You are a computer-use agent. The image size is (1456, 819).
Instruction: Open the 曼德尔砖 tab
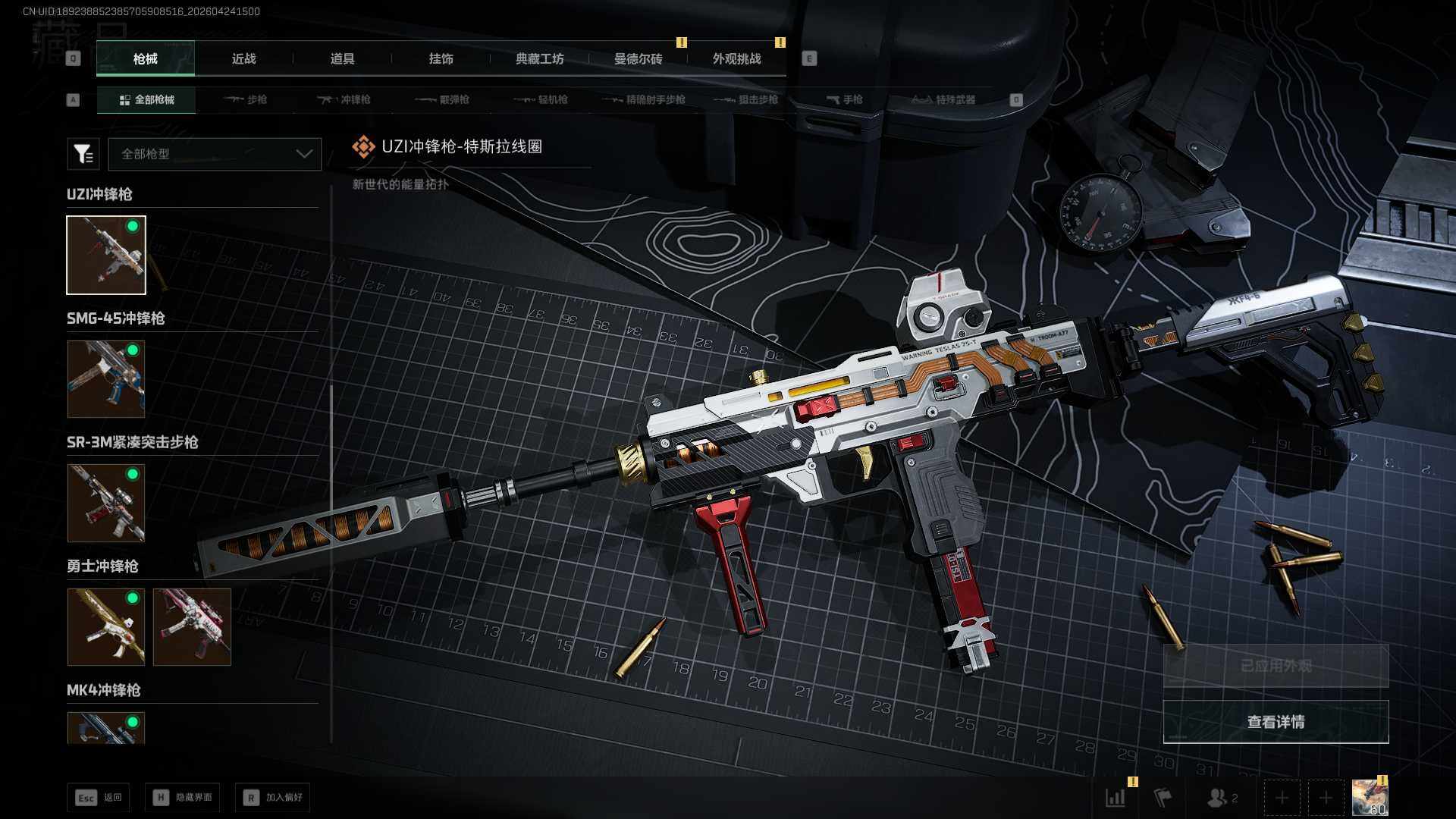tap(638, 59)
